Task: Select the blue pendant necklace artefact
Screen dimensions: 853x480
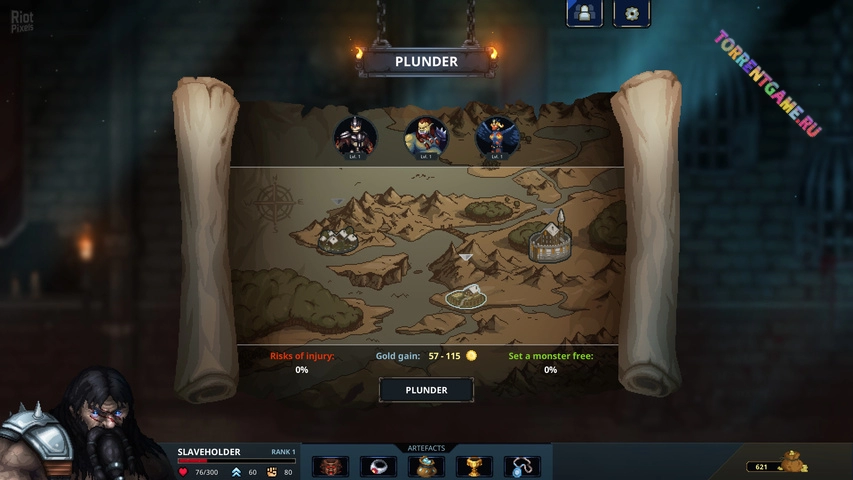Action: (x=521, y=466)
